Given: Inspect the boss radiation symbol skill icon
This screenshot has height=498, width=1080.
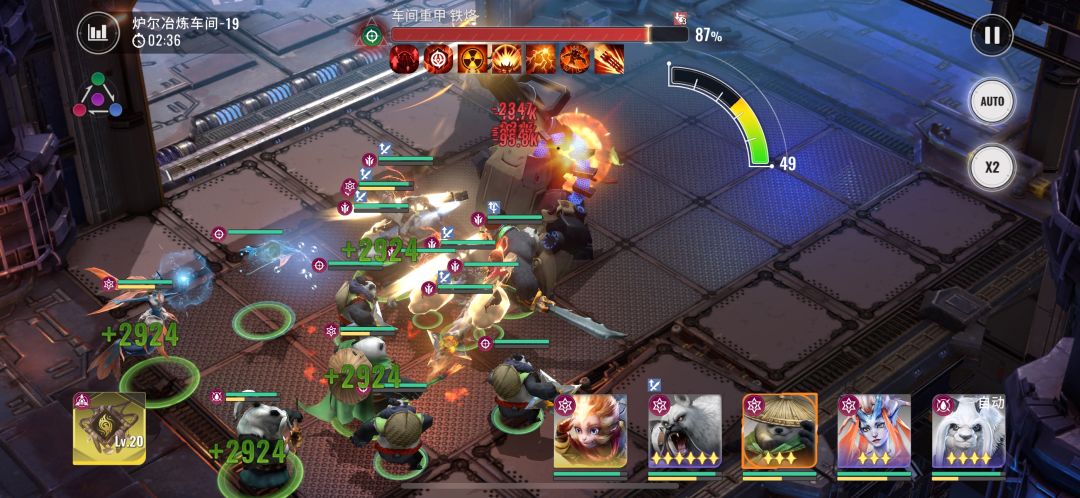Looking at the screenshot, I should click(472, 59).
